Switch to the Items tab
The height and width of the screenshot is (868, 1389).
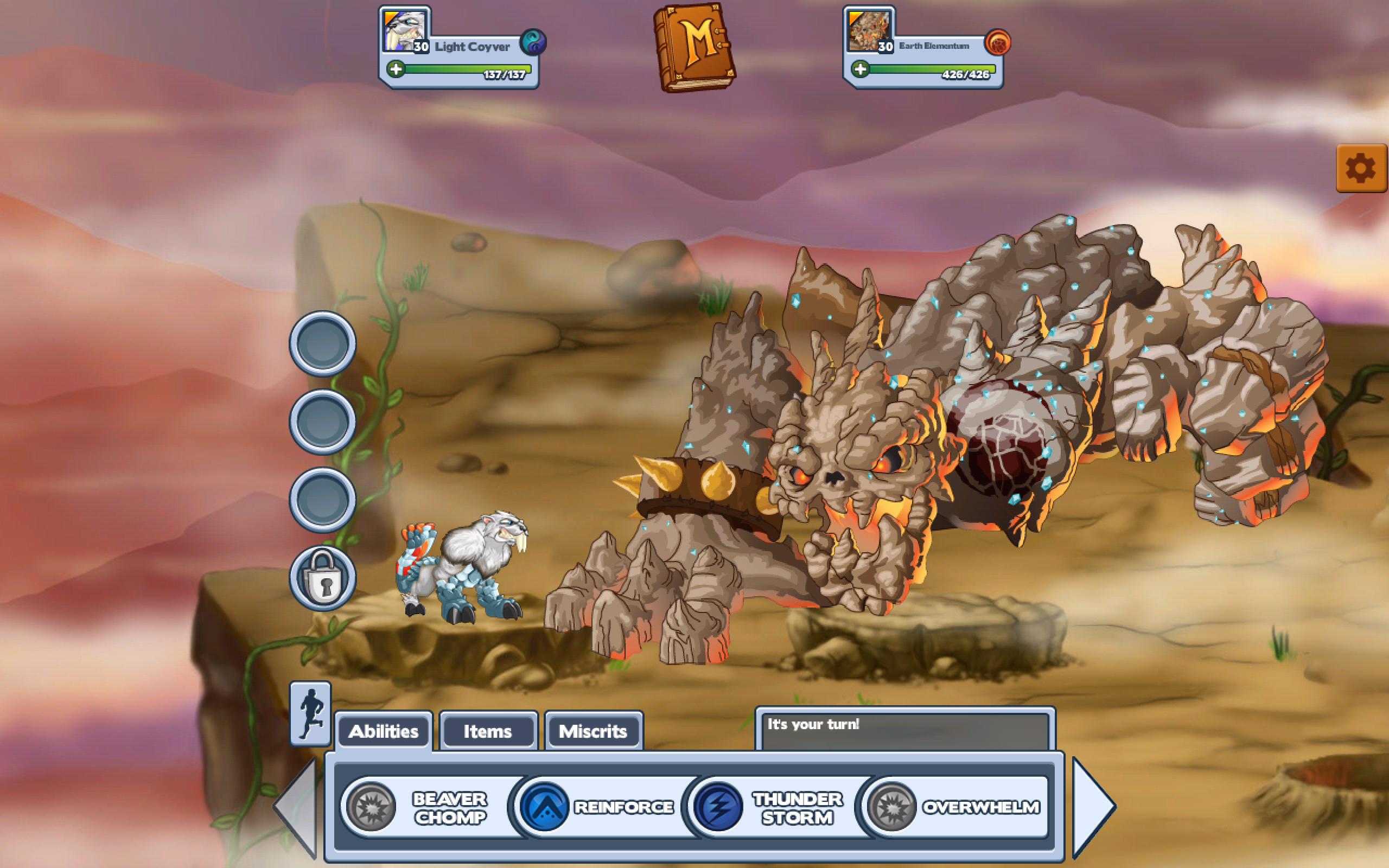pyautogui.click(x=487, y=731)
